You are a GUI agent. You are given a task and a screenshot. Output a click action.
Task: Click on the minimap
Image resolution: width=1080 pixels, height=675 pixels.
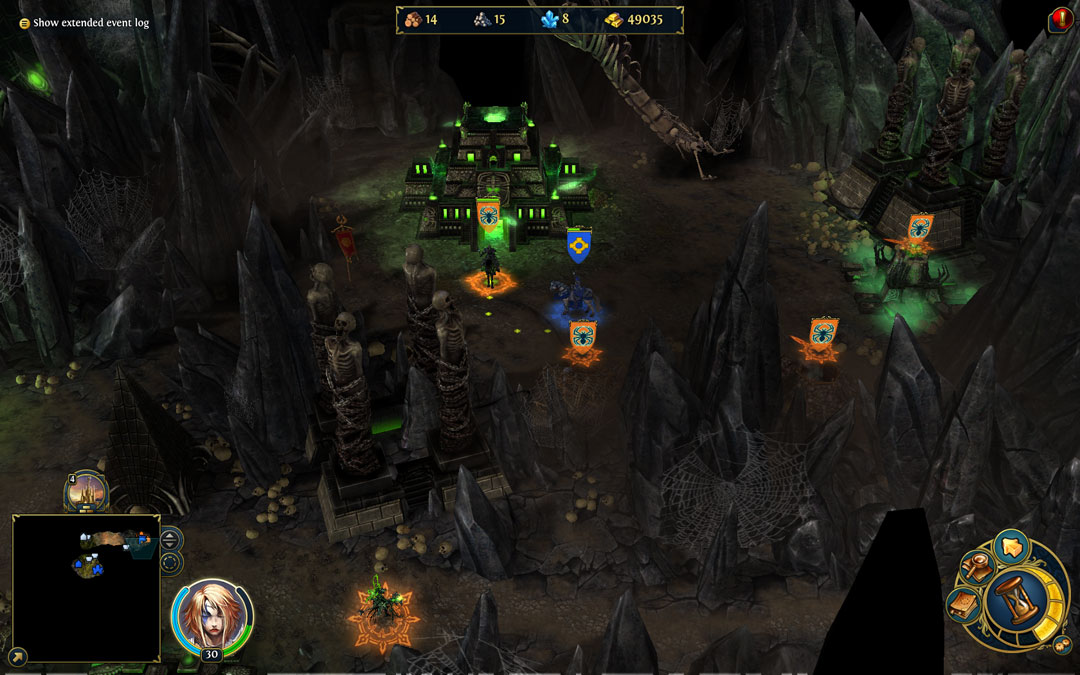pyautogui.click(x=86, y=588)
